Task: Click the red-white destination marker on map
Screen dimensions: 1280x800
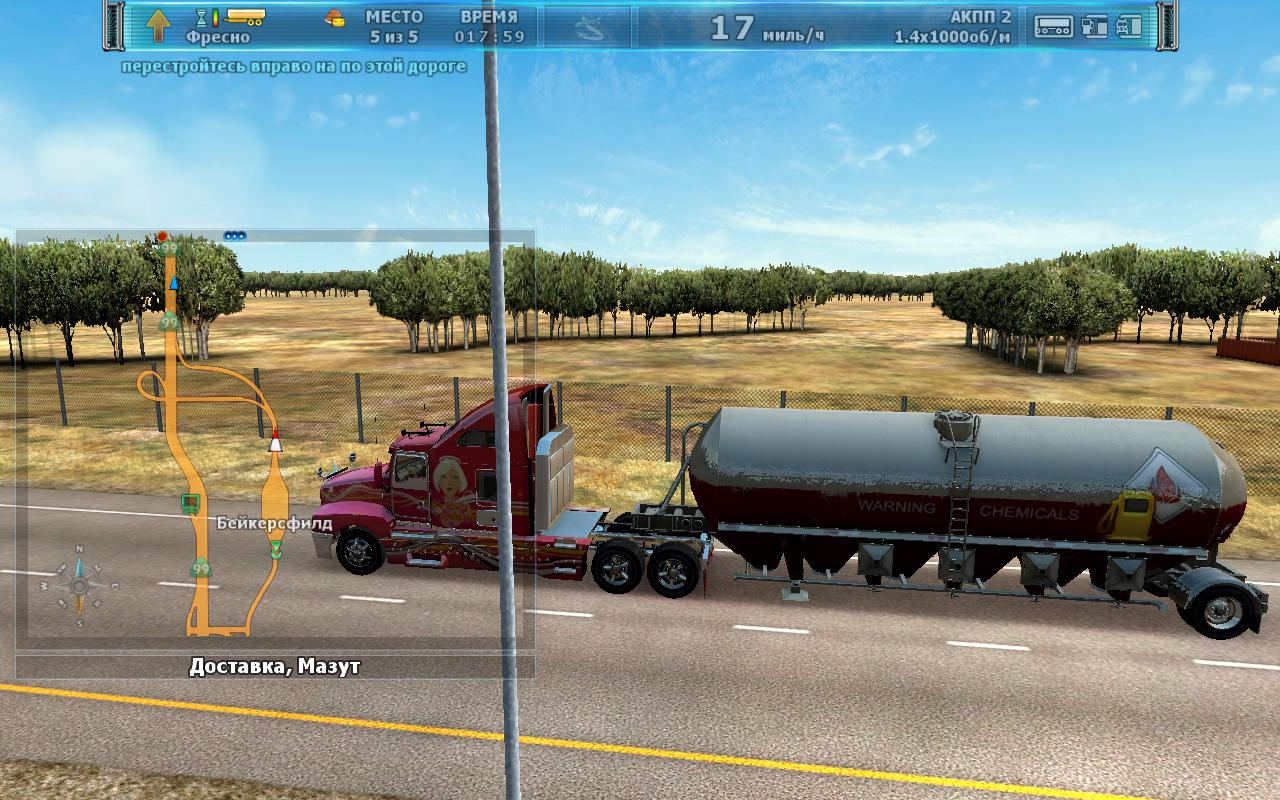Action: [275, 441]
